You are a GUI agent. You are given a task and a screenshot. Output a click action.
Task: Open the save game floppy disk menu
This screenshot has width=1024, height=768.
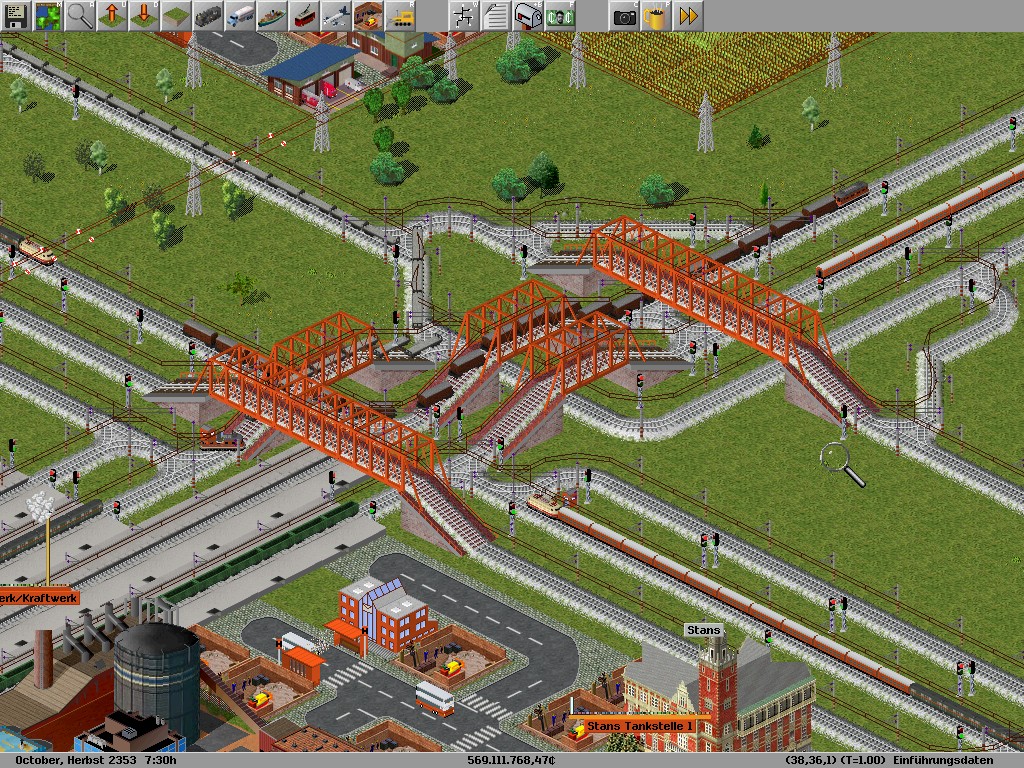(16, 16)
